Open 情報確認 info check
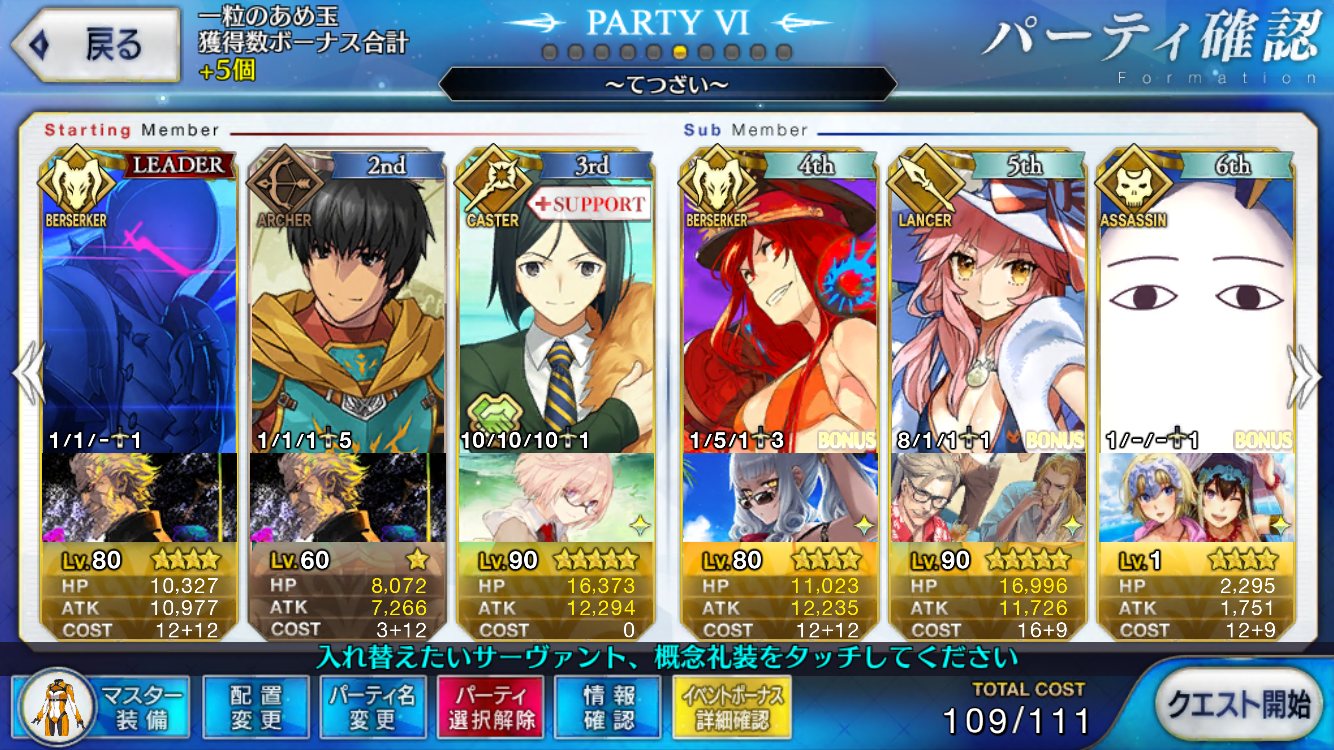Viewport: 1334px width, 750px height. click(609, 707)
